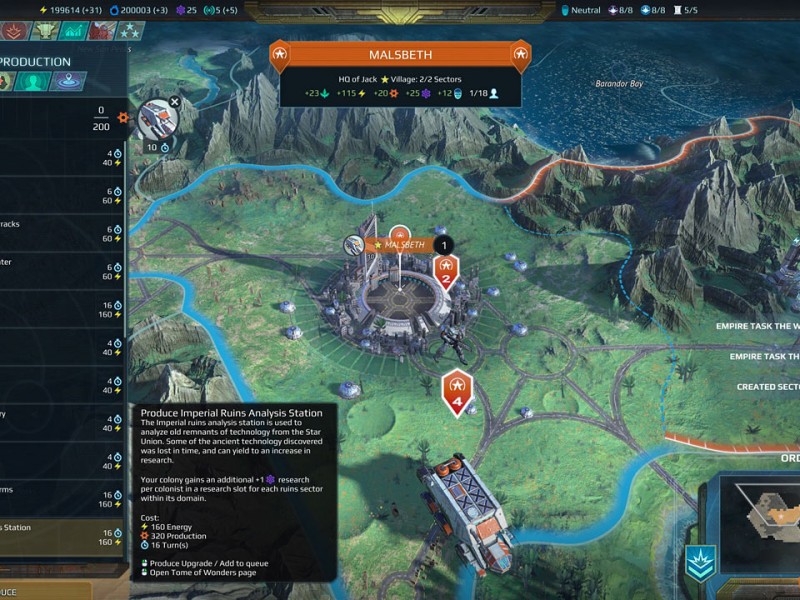Open the three stars menu
The height and width of the screenshot is (600, 800).
click(x=128, y=31)
